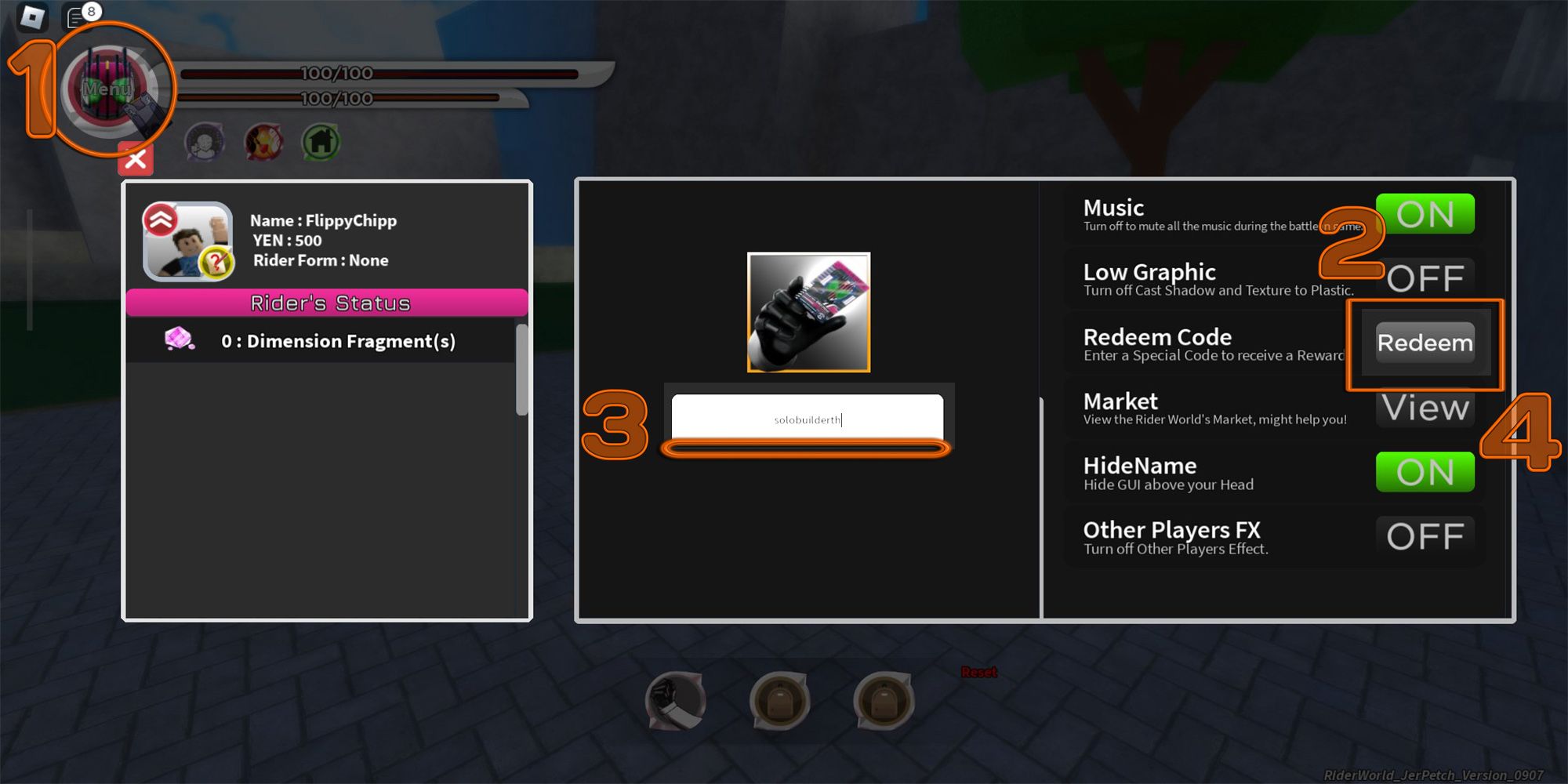Screen dimensions: 1568x784
Task: Turn on Other Players FX
Action: [1427, 536]
